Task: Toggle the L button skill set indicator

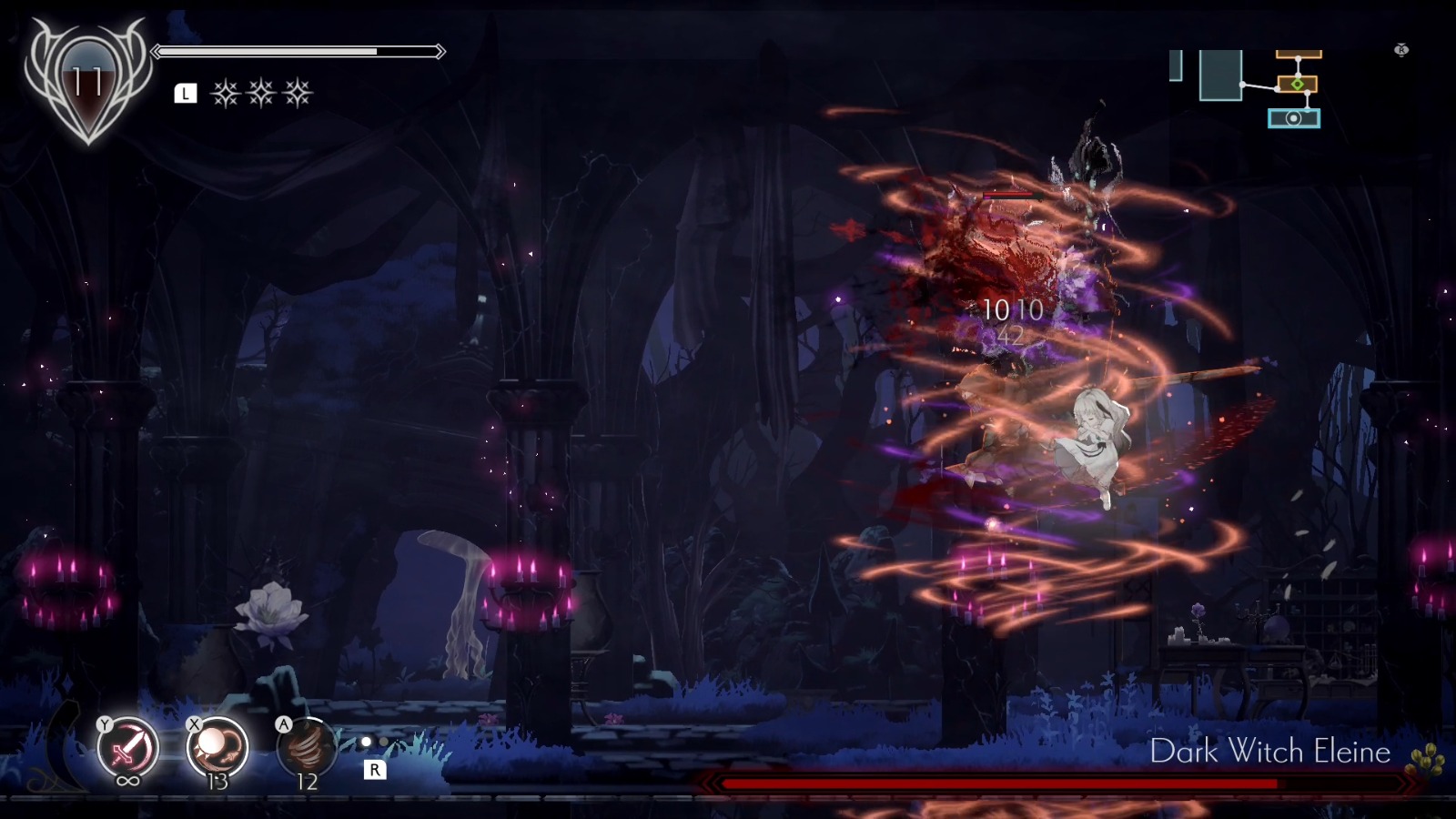Action: (186, 91)
